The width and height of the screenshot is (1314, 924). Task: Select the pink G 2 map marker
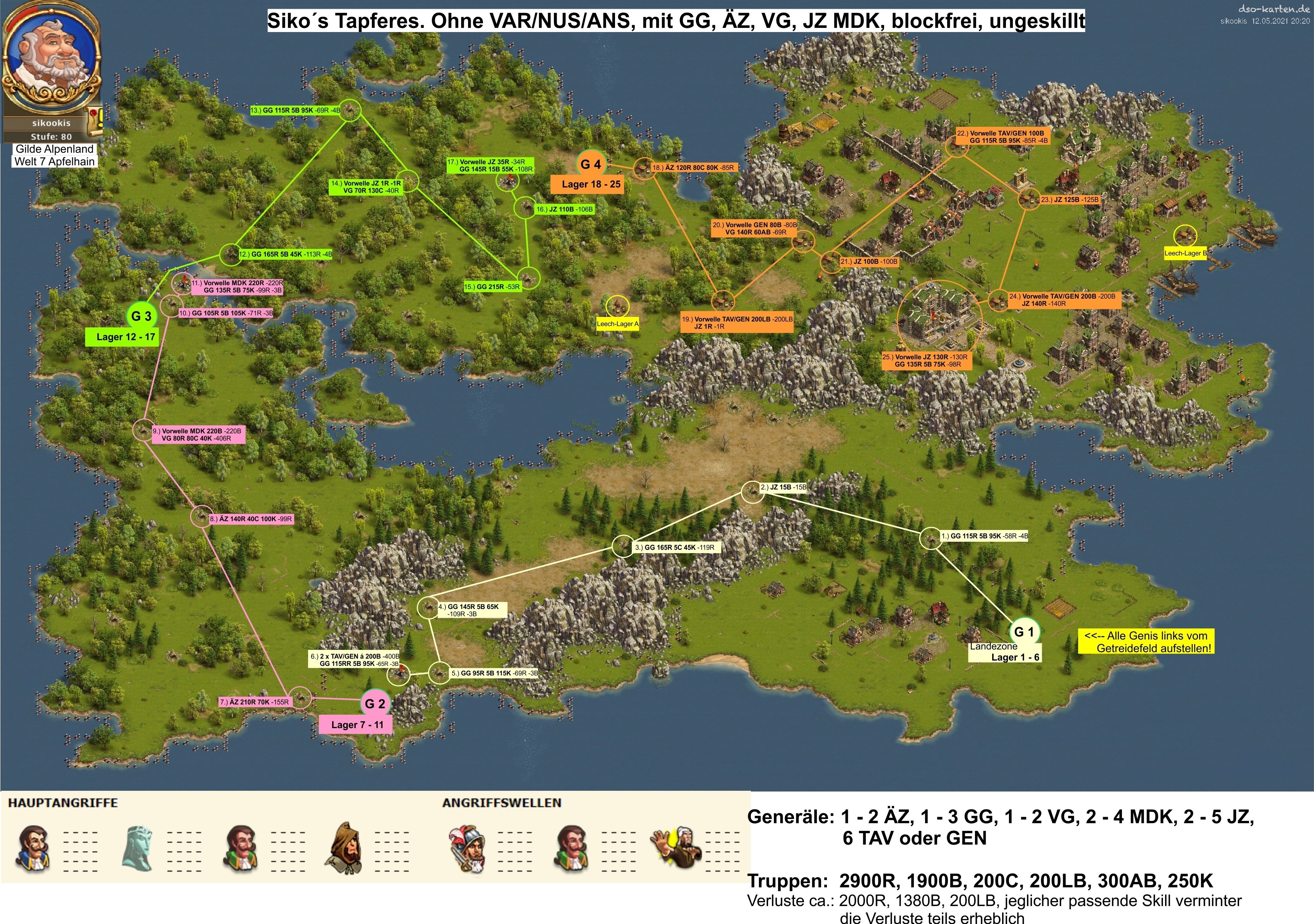pyautogui.click(x=375, y=704)
